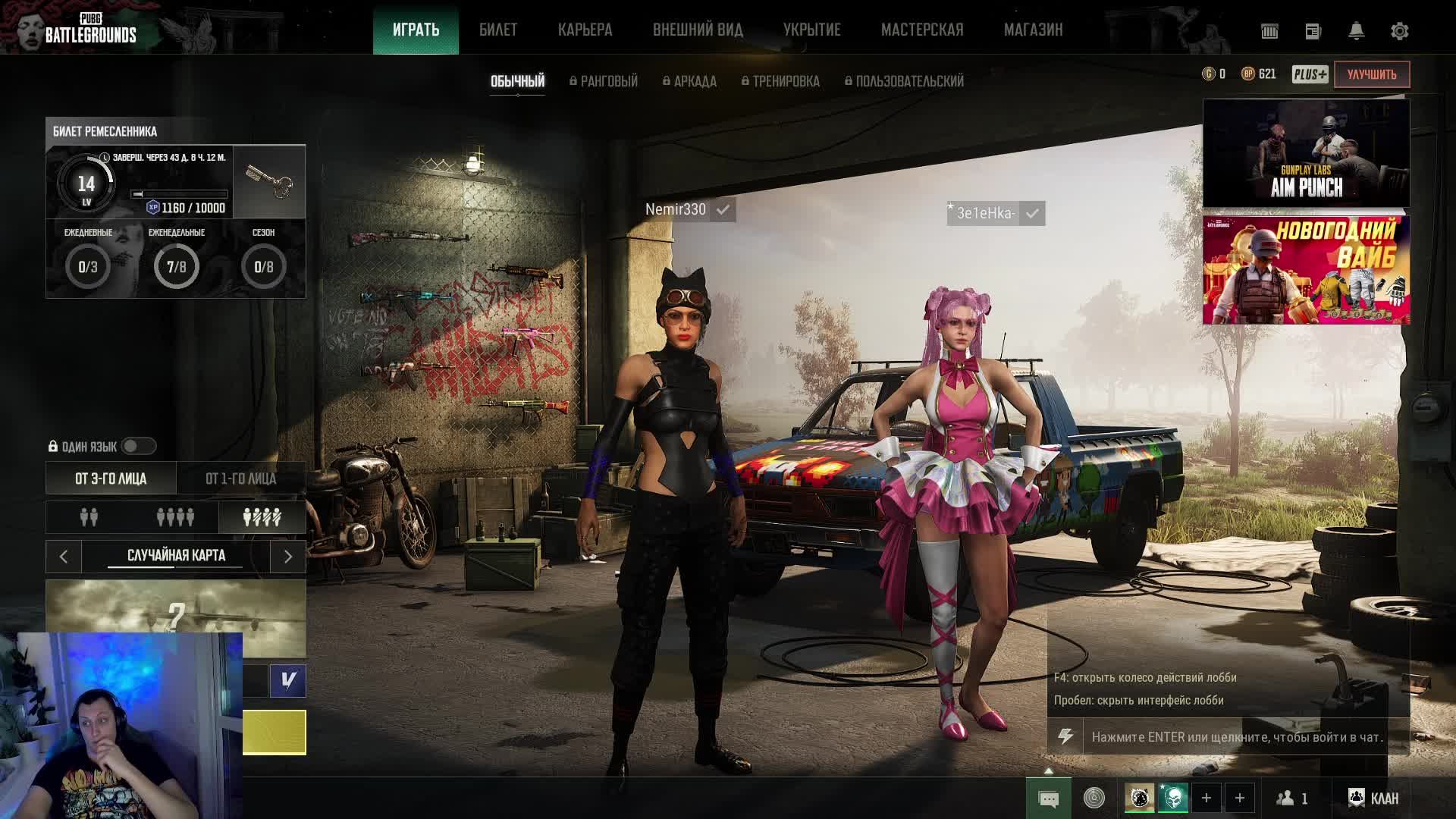Show notifications with the bell icon
Image resolution: width=1456 pixels, height=819 pixels.
pyautogui.click(x=1356, y=31)
